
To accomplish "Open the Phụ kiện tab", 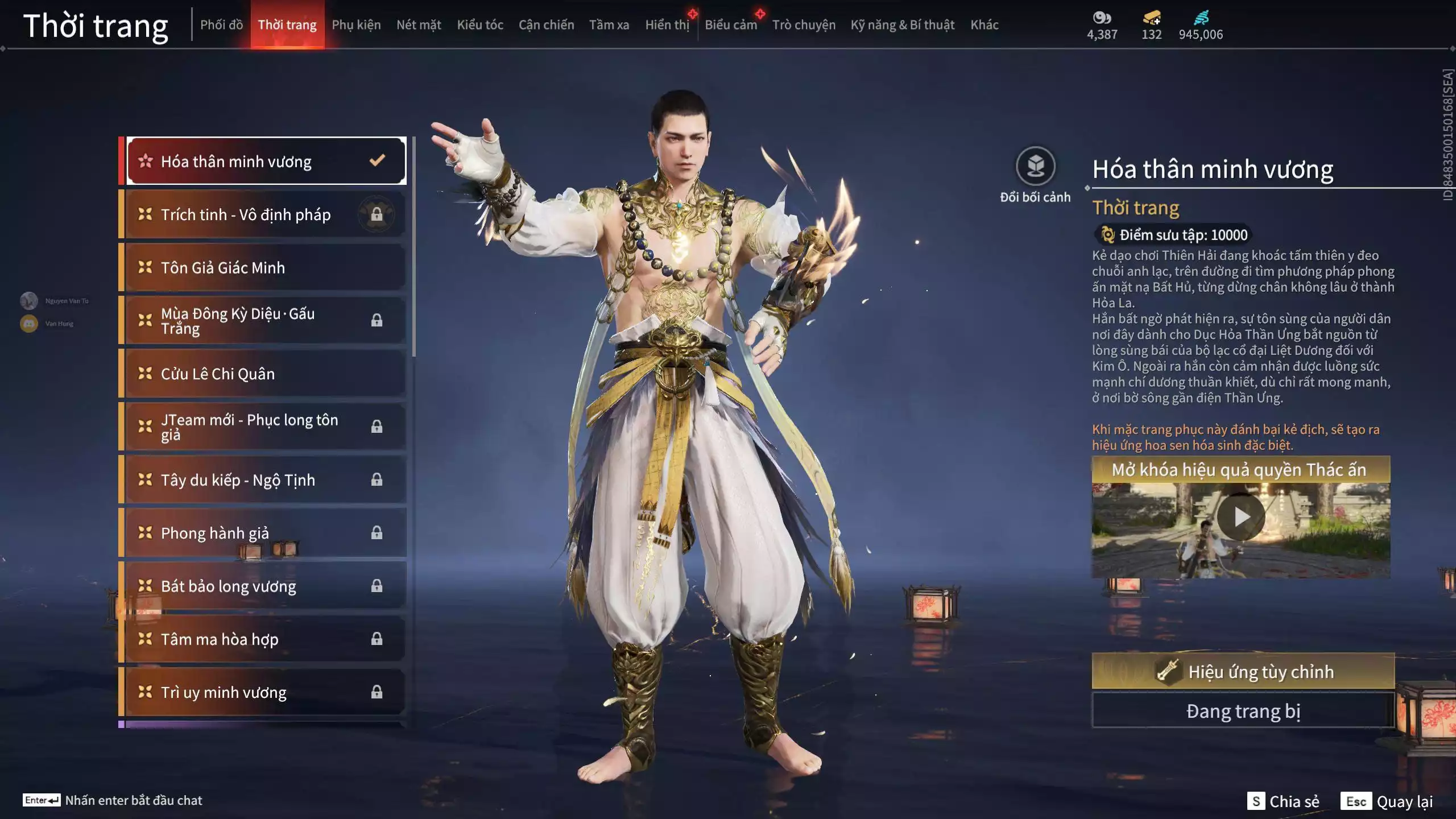I will pos(356,25).
